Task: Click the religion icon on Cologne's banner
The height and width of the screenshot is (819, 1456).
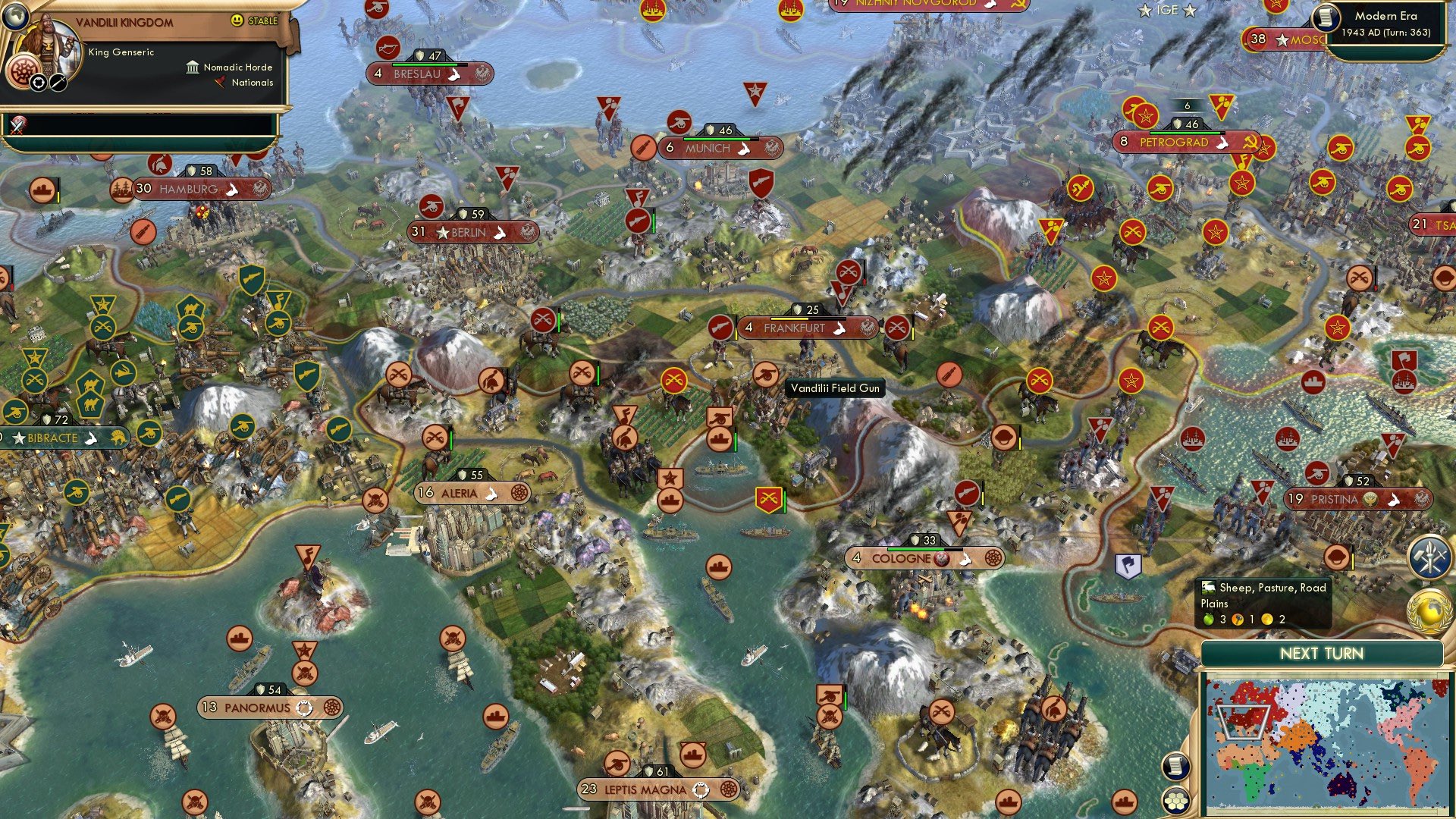Action: [x=941, y=559]
